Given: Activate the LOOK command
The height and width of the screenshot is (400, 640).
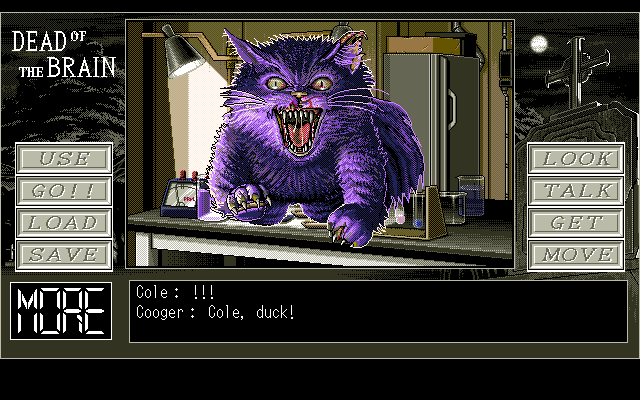Looking at the screenshot, I should click(576, 158).
